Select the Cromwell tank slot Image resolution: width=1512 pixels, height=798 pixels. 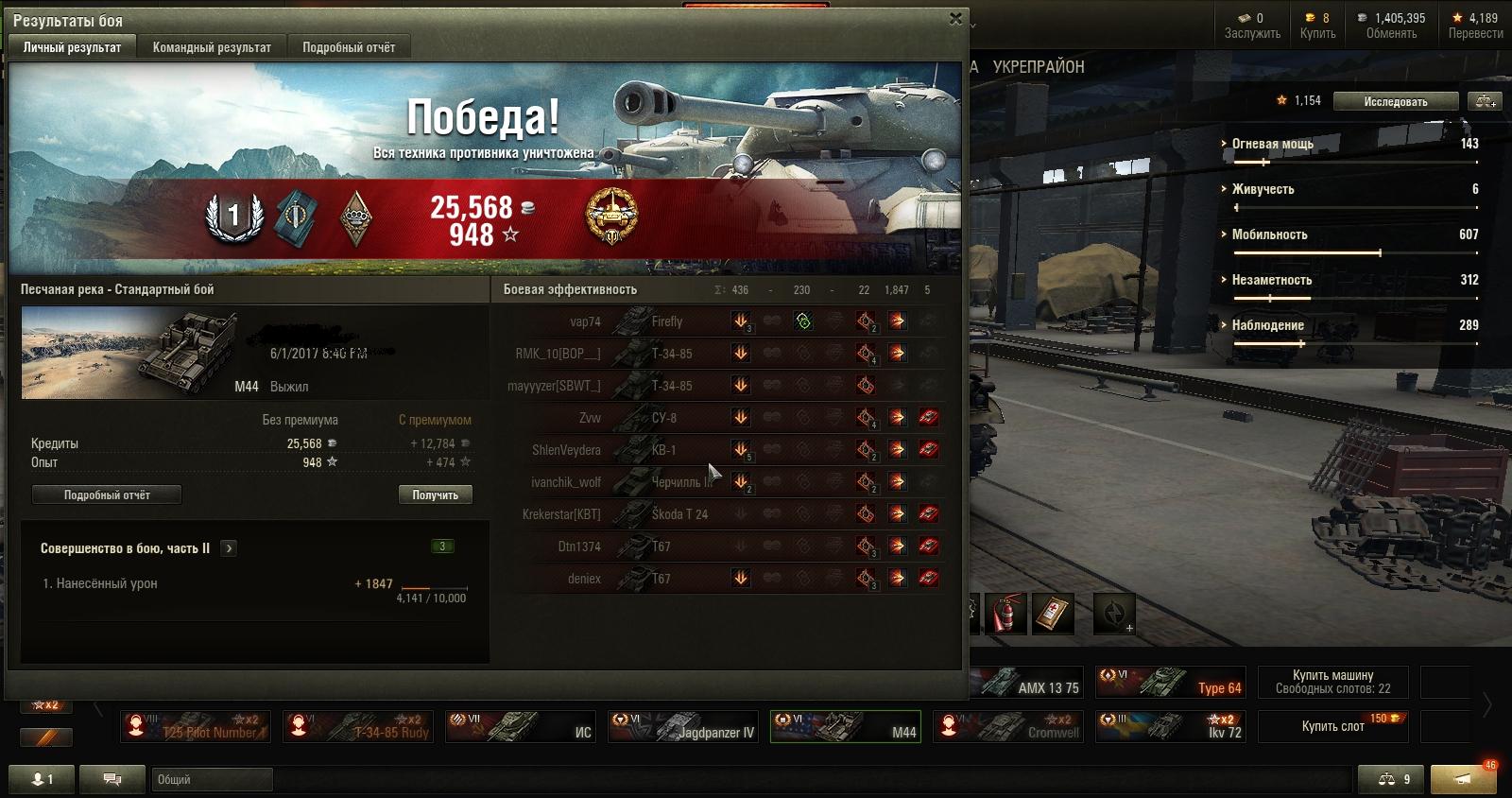click(1007, 726)
